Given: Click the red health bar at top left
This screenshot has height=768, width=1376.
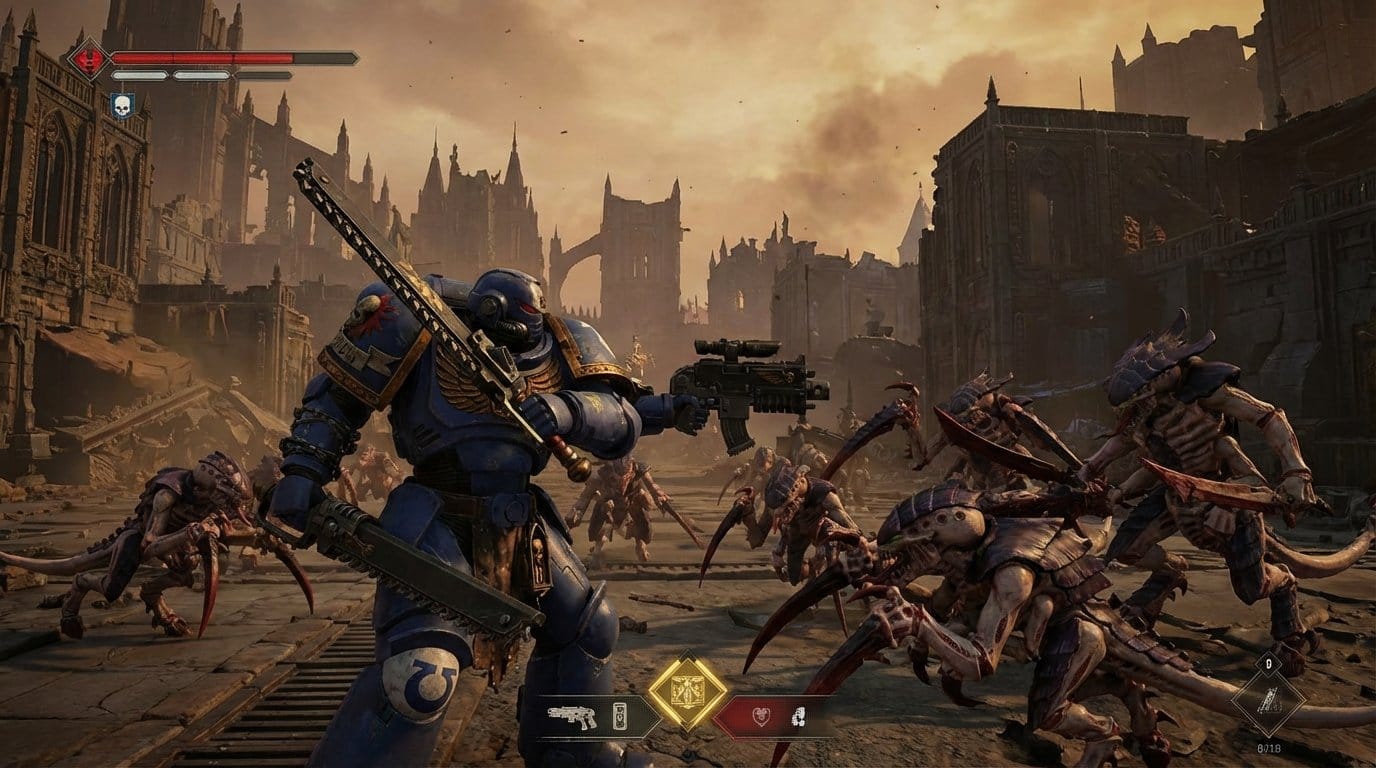Looking at the screenshot, I should [x=203, y=58].
